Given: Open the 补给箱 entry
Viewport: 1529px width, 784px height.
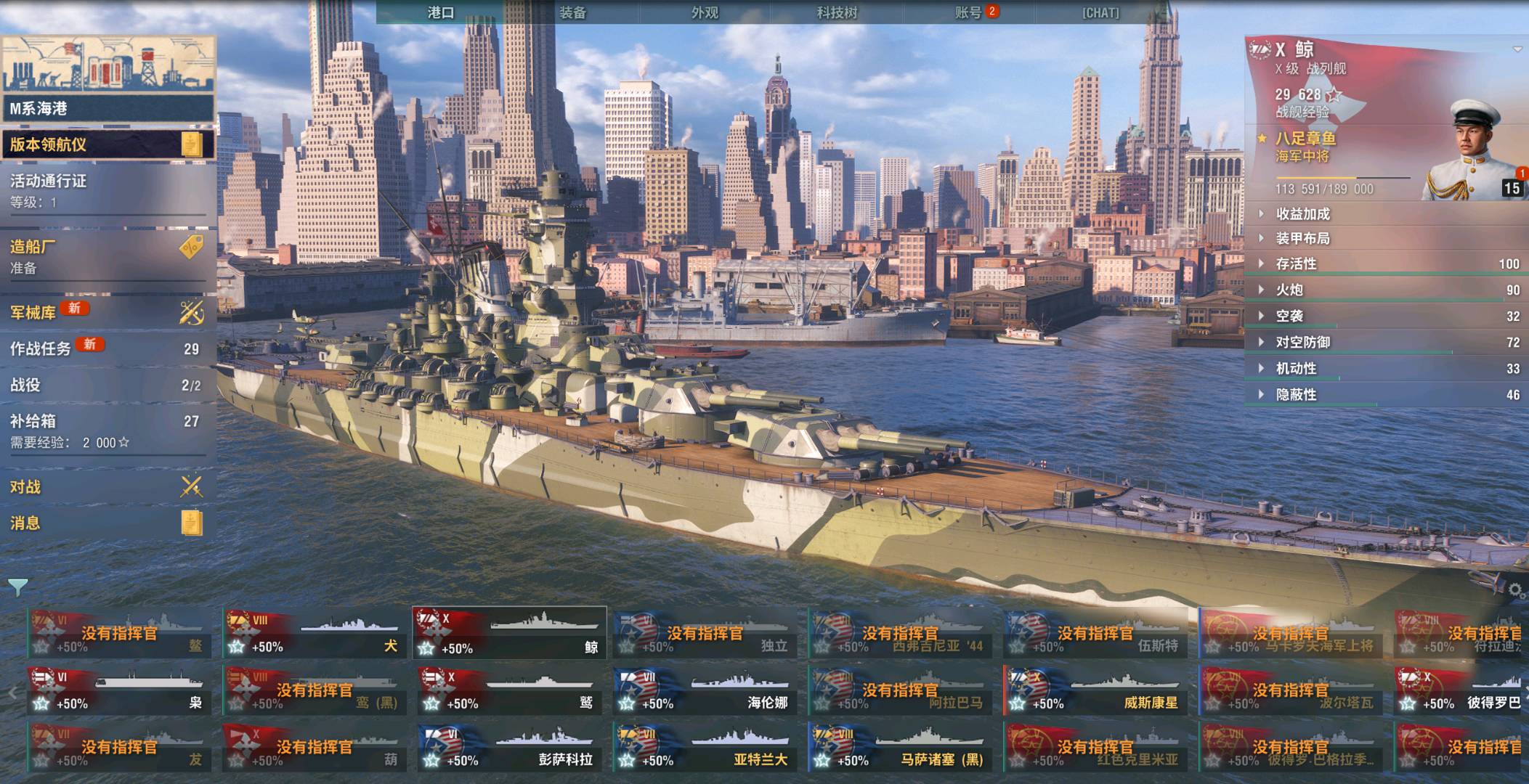Looking at the screenshot, I should point(108,430).
